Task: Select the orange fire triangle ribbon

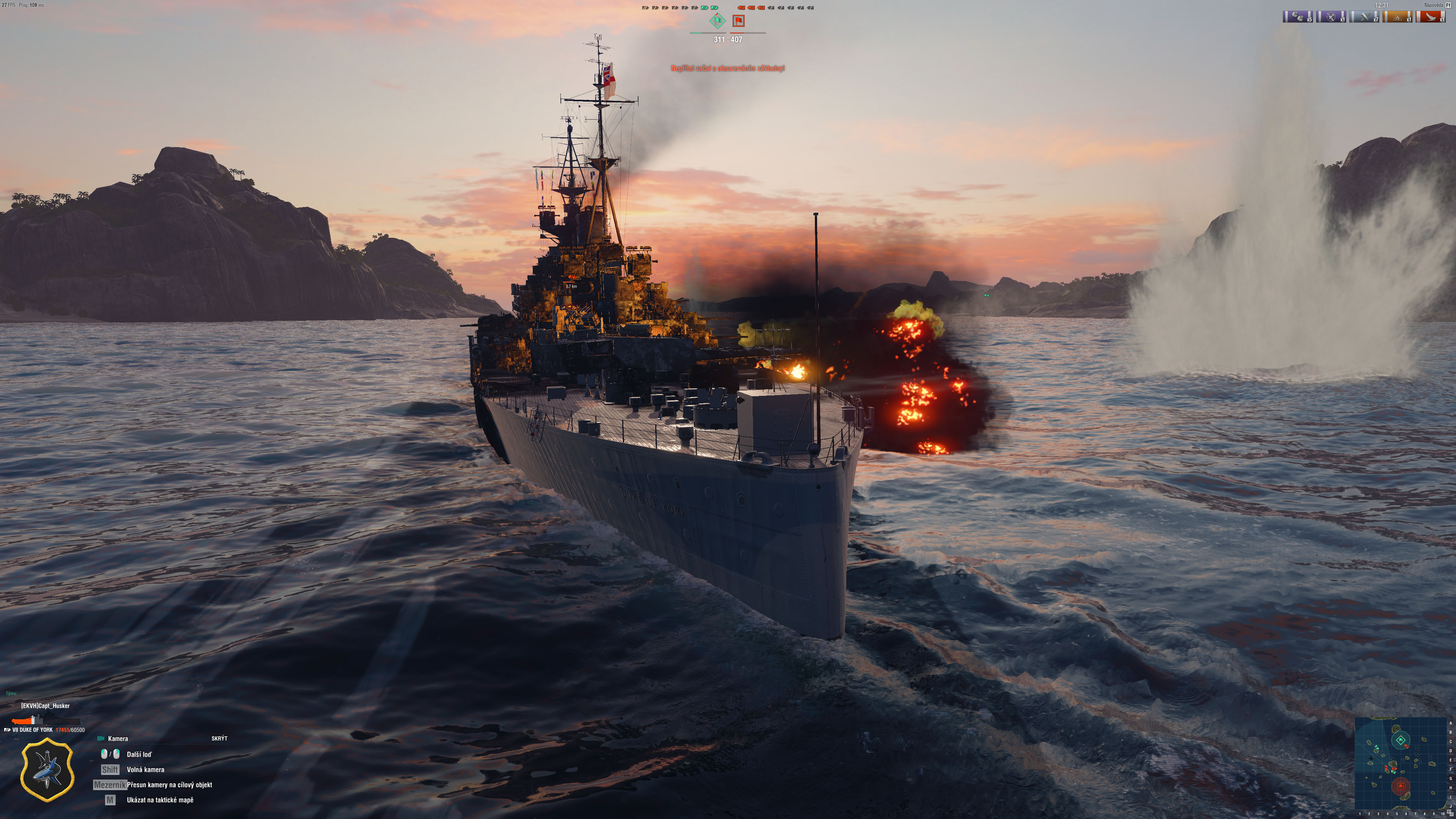Action: [1398, 16]
